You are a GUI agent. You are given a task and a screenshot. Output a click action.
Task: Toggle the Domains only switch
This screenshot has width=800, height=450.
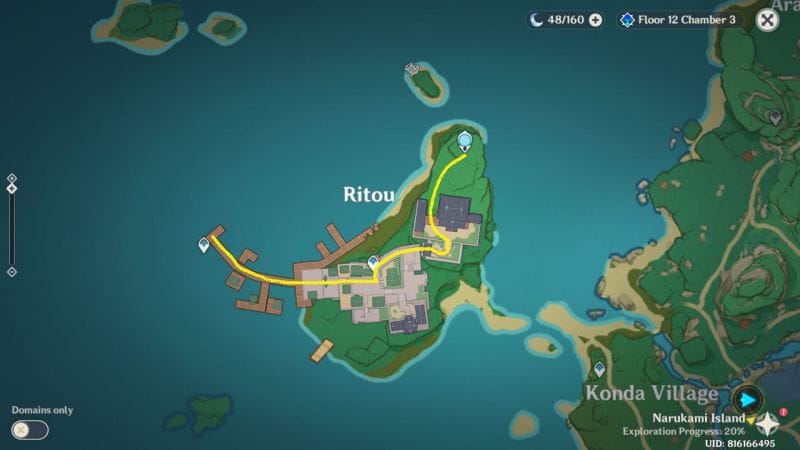point(30,430)
